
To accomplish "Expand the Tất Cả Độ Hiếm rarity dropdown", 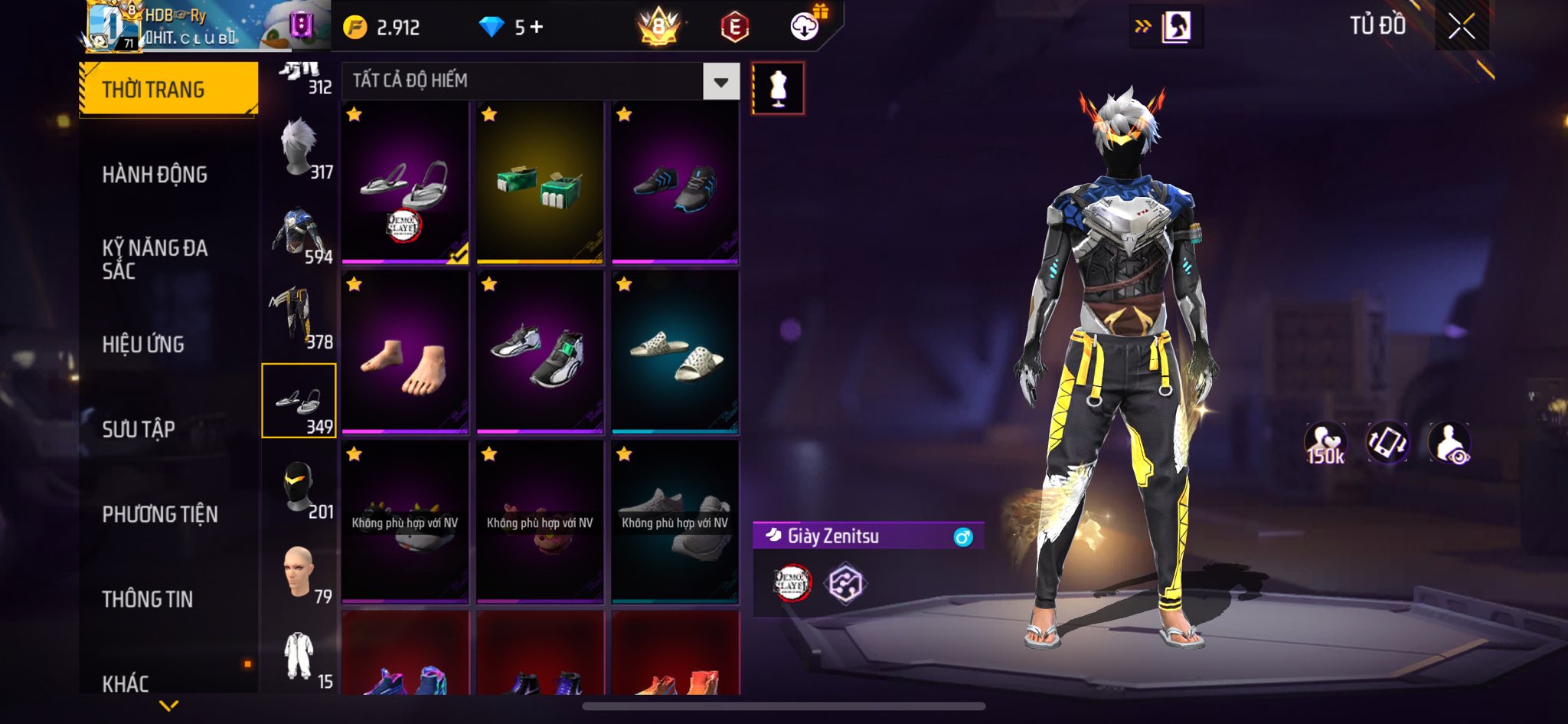I will tap(720, 81).
